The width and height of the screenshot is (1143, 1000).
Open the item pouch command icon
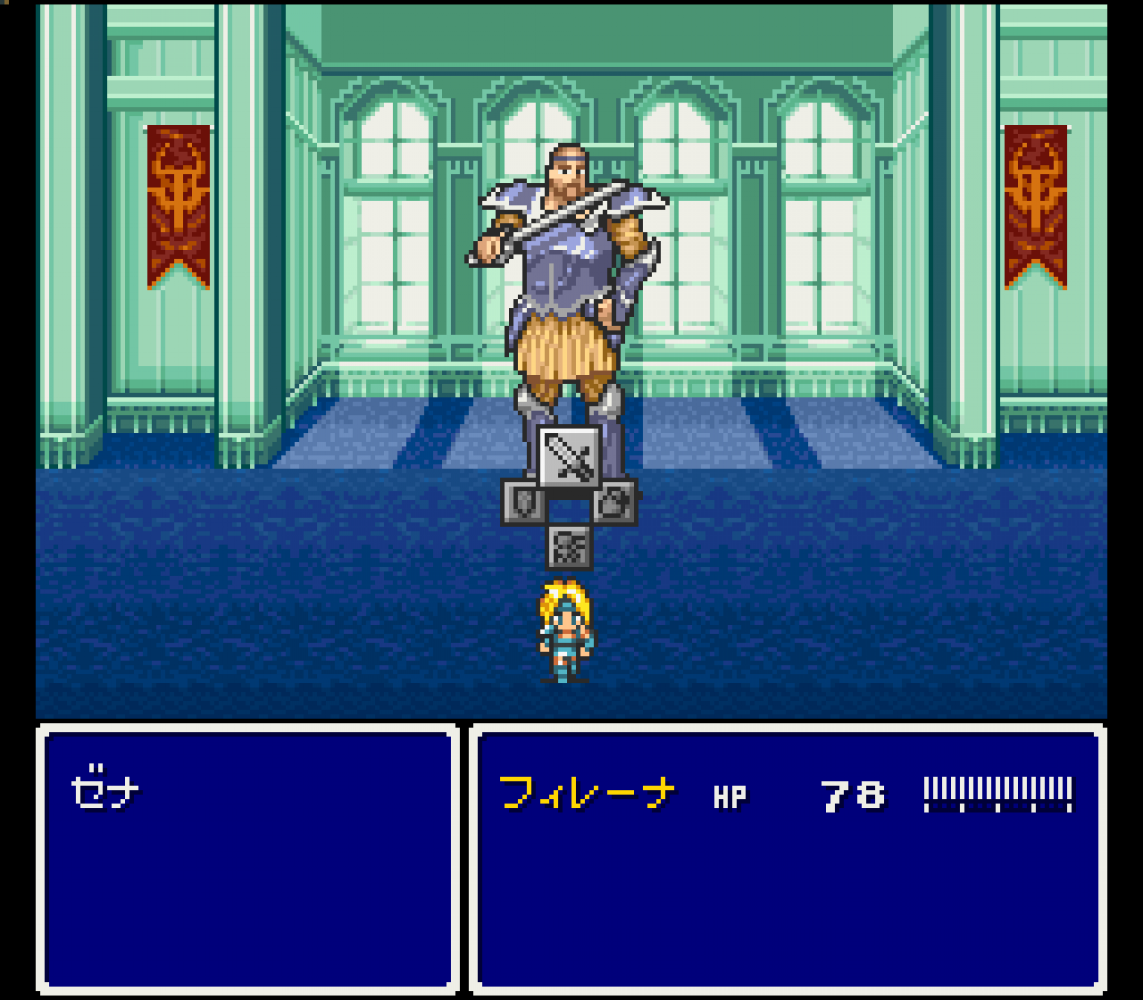coord(616,502)
